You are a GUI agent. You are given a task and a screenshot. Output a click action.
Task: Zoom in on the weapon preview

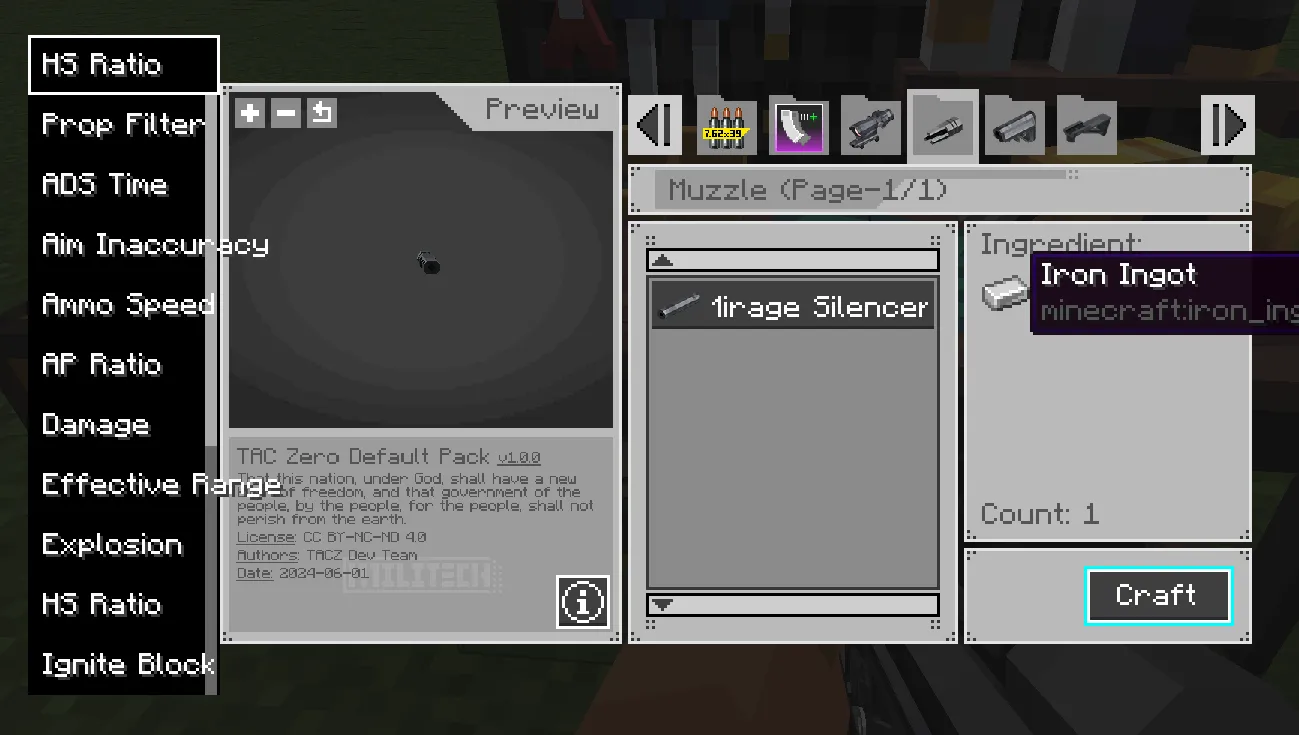(248, 113)
